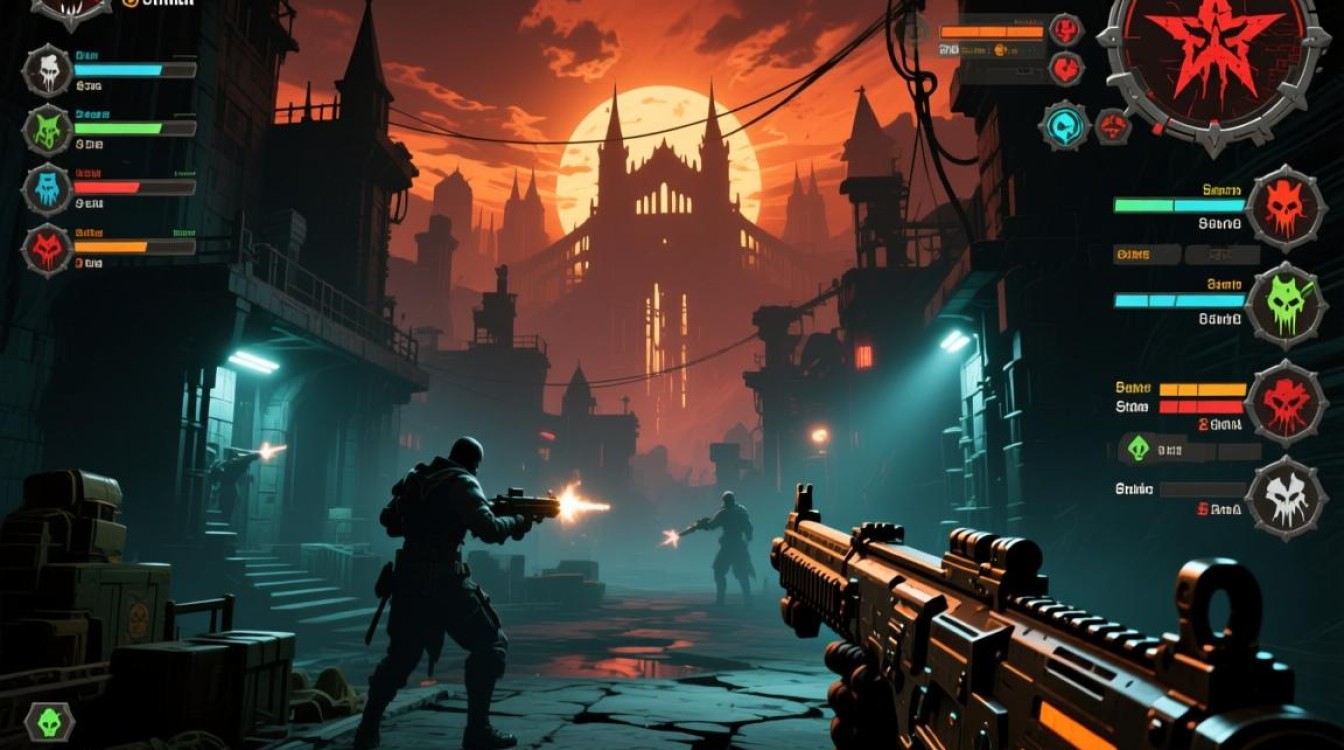This screenshot has width=1344, height=750.
Task: Open the fanged beast emblem
Action: (x=70, y=9)
